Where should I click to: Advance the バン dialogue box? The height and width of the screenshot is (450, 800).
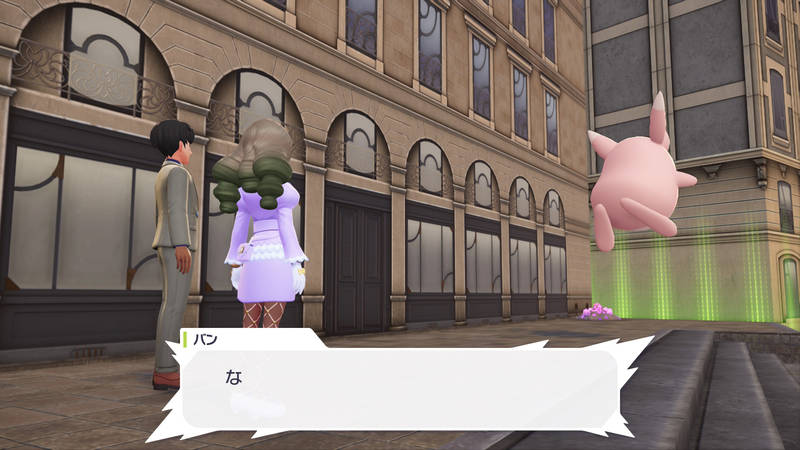(400, 387)
